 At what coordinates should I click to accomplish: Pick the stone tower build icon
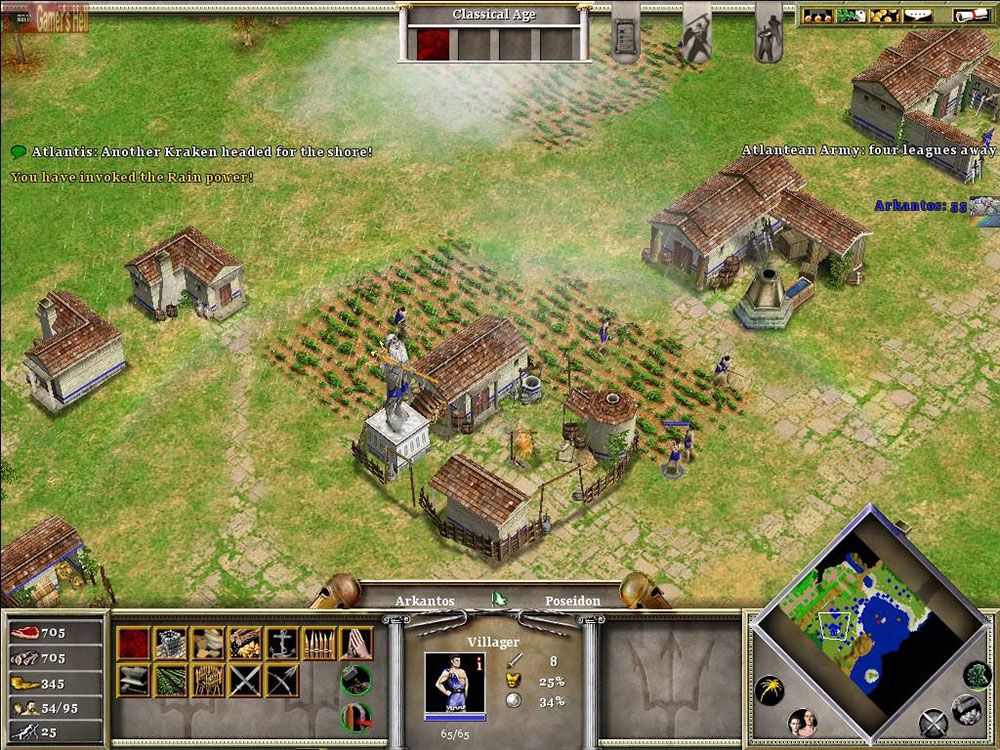pyautogui.click(x=171, y=643)
